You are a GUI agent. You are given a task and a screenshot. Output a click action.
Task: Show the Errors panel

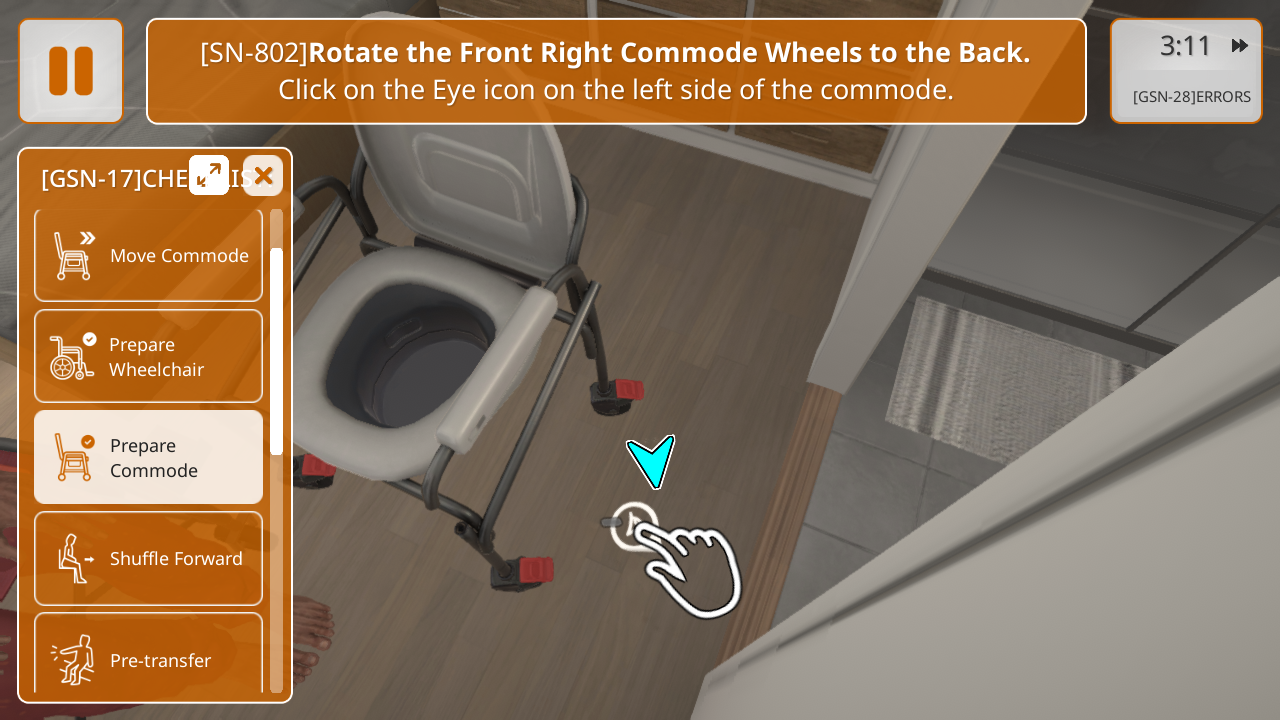pyautogui.click(x=1191, y=97)
